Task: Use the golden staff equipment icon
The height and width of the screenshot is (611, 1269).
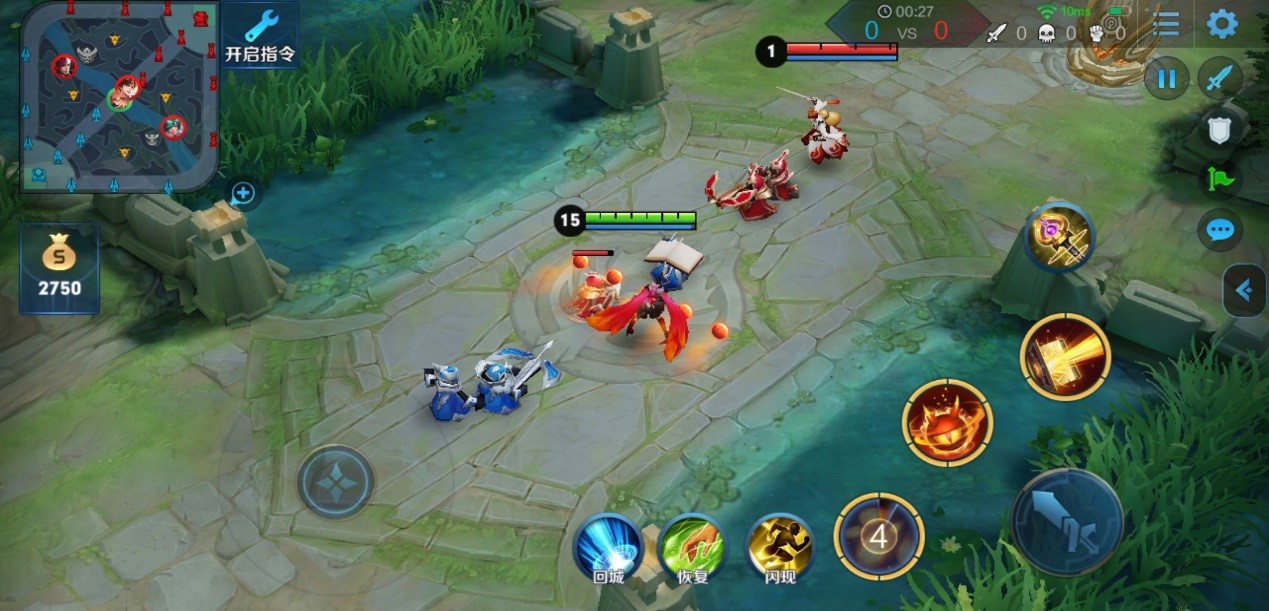Action: [x=1059, y=238]
